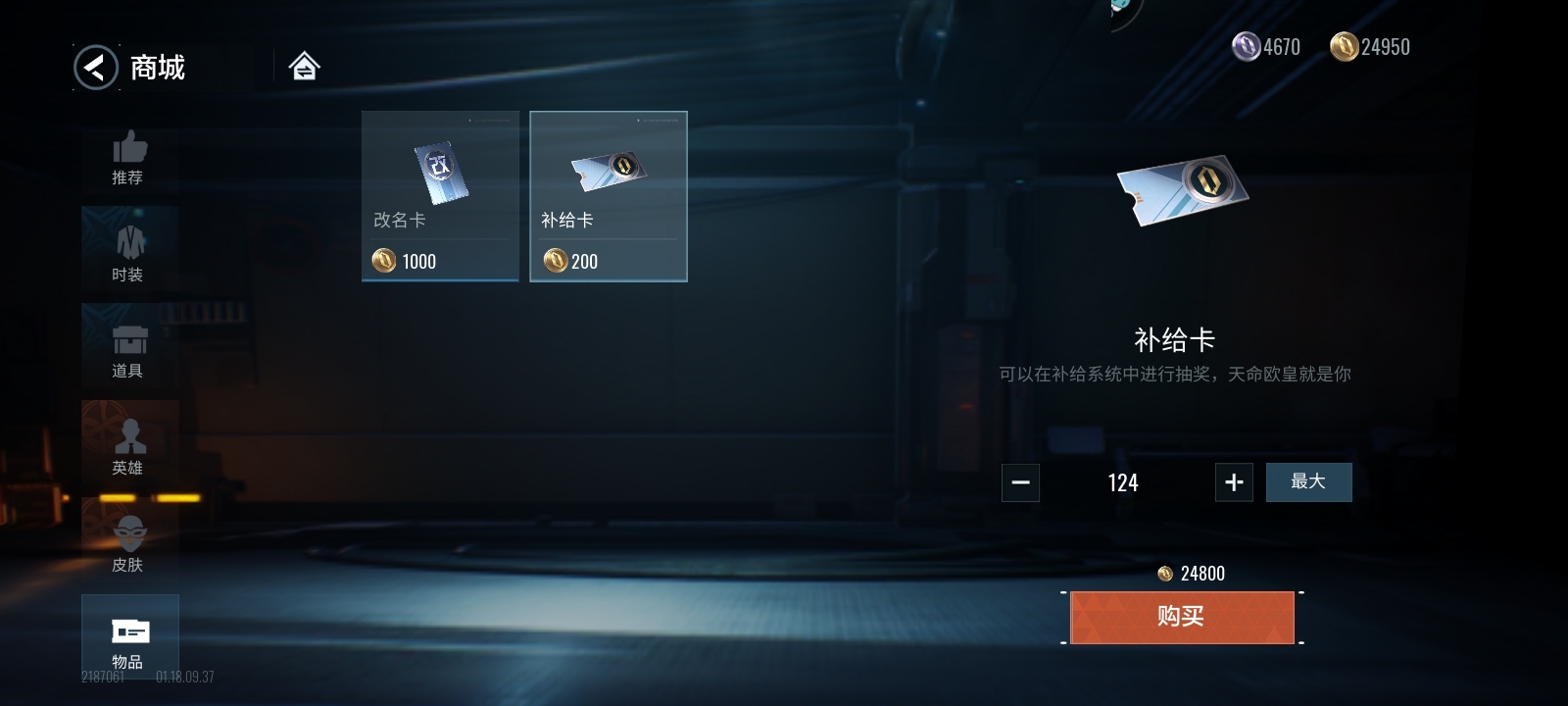
Task: Tap the silver coin currency balance
Action: click(x=1266, y=47)
